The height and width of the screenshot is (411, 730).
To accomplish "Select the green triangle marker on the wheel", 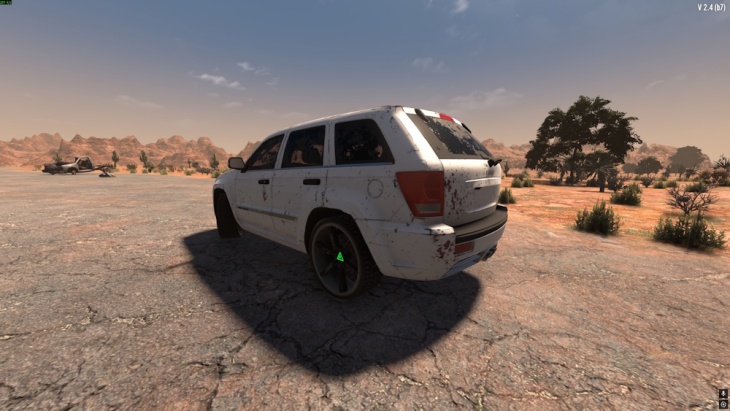I will click(x=340, y=257).
